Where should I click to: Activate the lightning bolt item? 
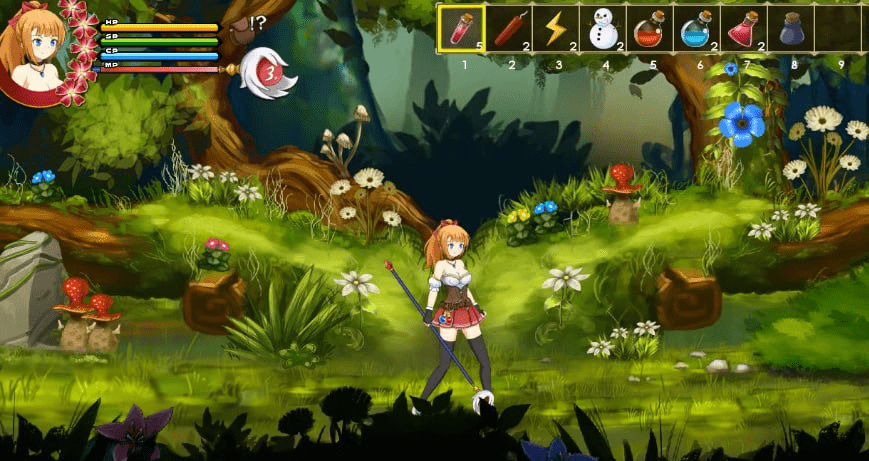[x=556, y=28]
